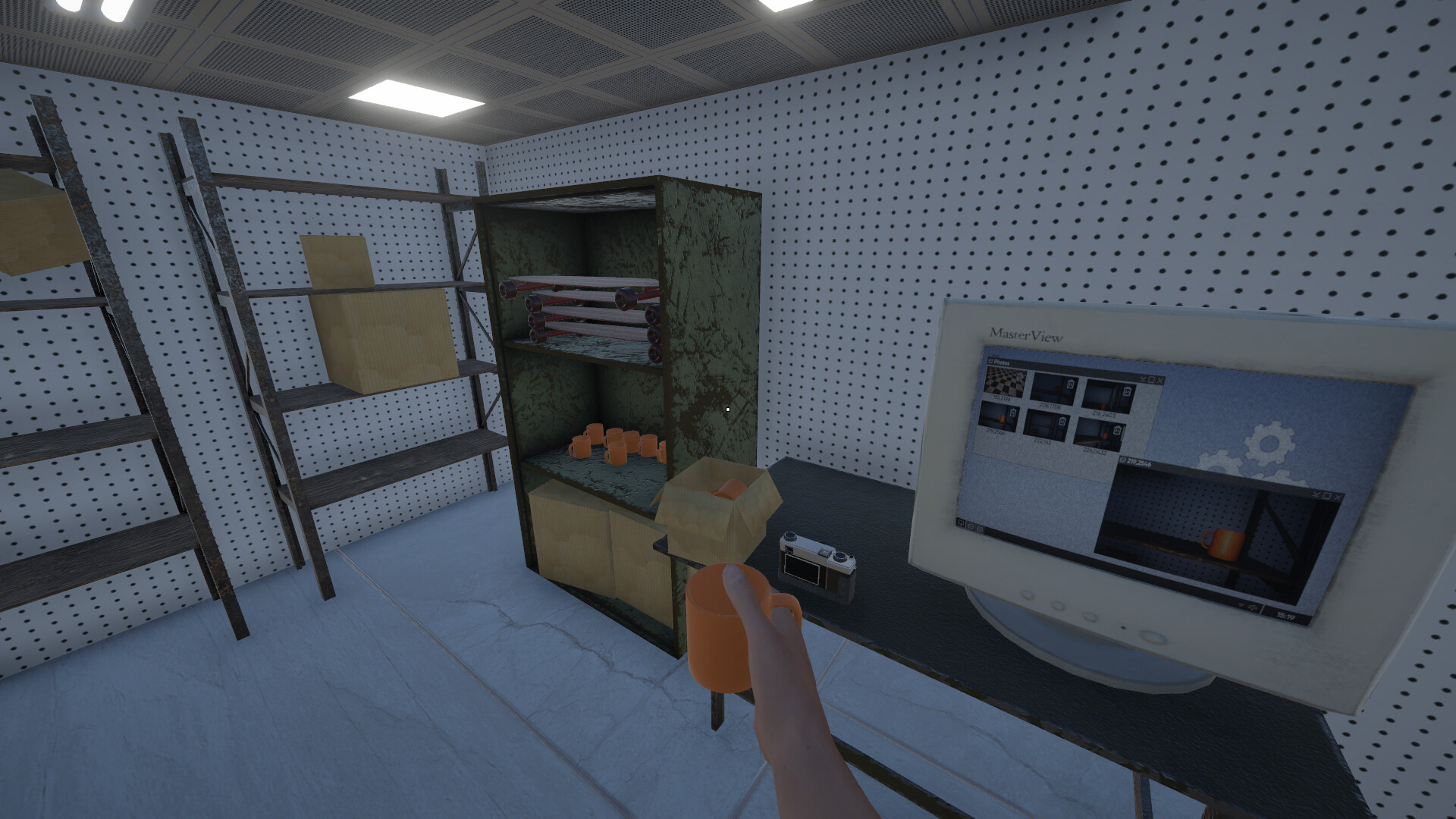Maximize the Photos window with the square button
The height and width of the screenshot is (819, 1456).
point(1151,380)
